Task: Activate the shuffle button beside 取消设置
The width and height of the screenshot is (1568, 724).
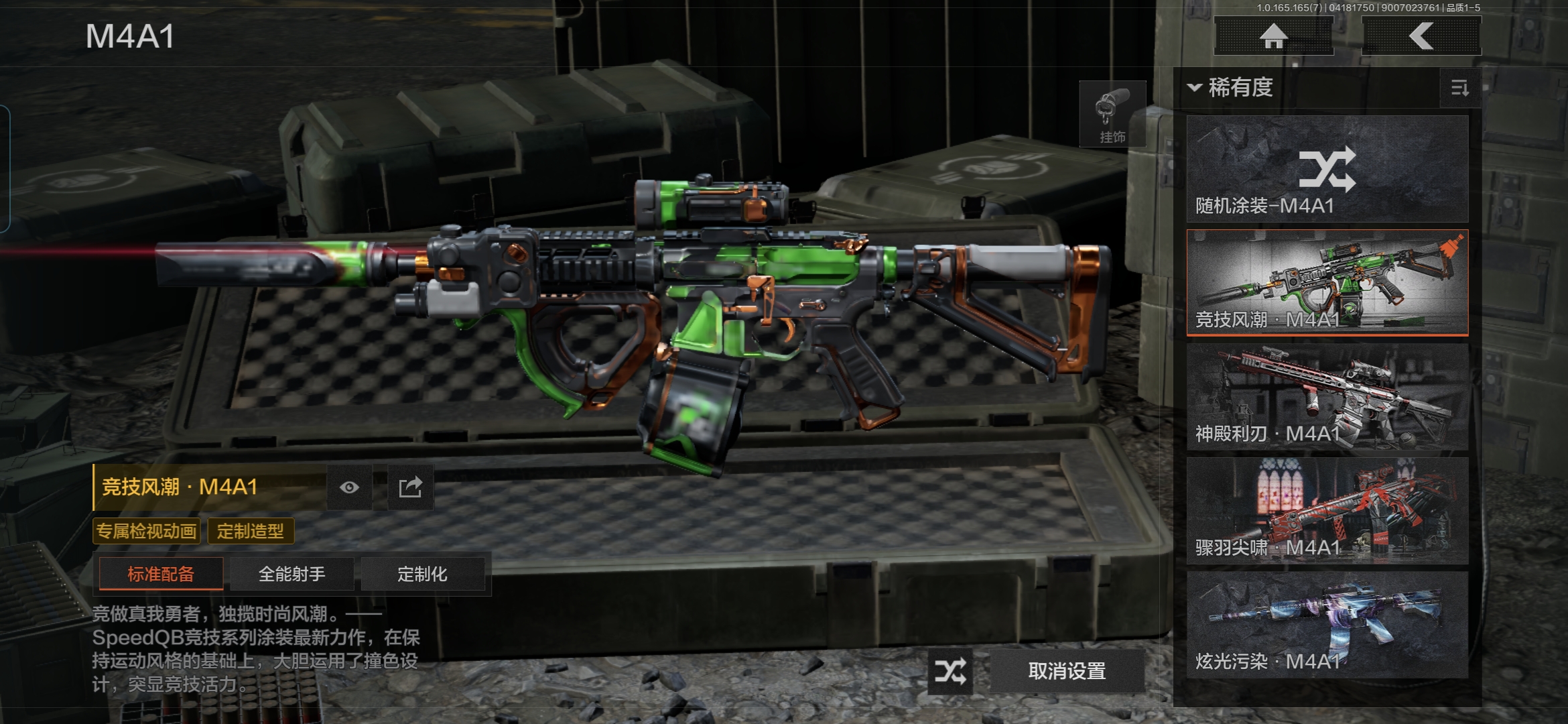Action: tap(951, 671)
